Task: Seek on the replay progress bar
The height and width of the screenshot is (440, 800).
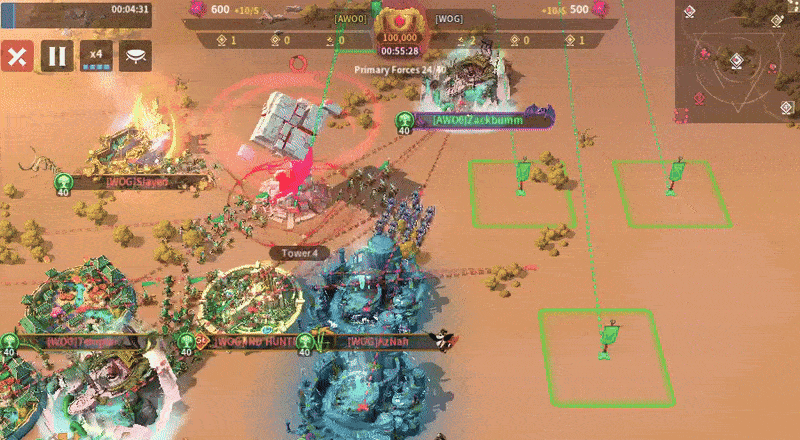Action: pos(50,9)
